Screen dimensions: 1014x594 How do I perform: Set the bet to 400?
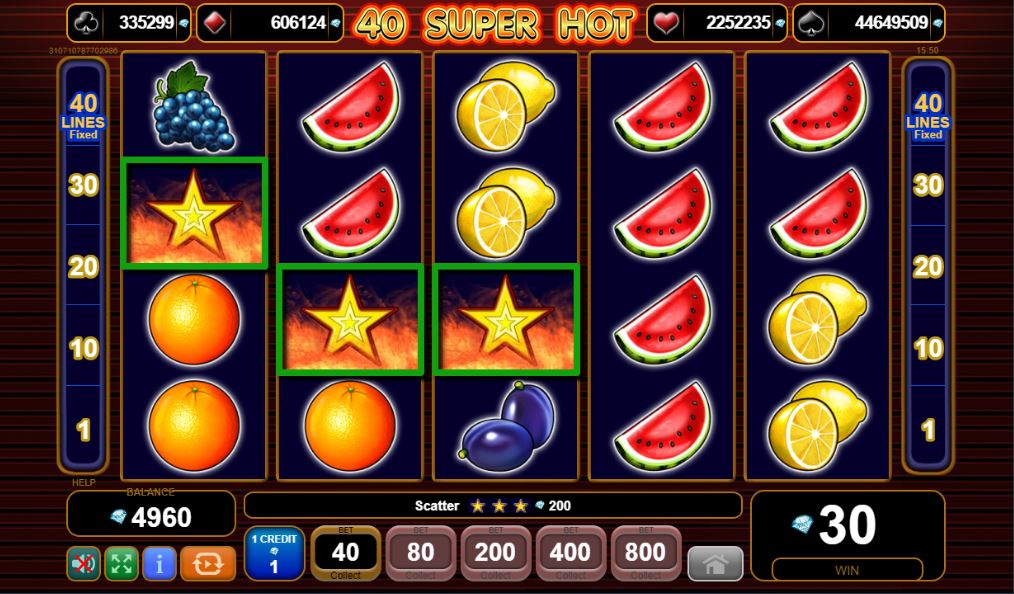tap(570, 553)
